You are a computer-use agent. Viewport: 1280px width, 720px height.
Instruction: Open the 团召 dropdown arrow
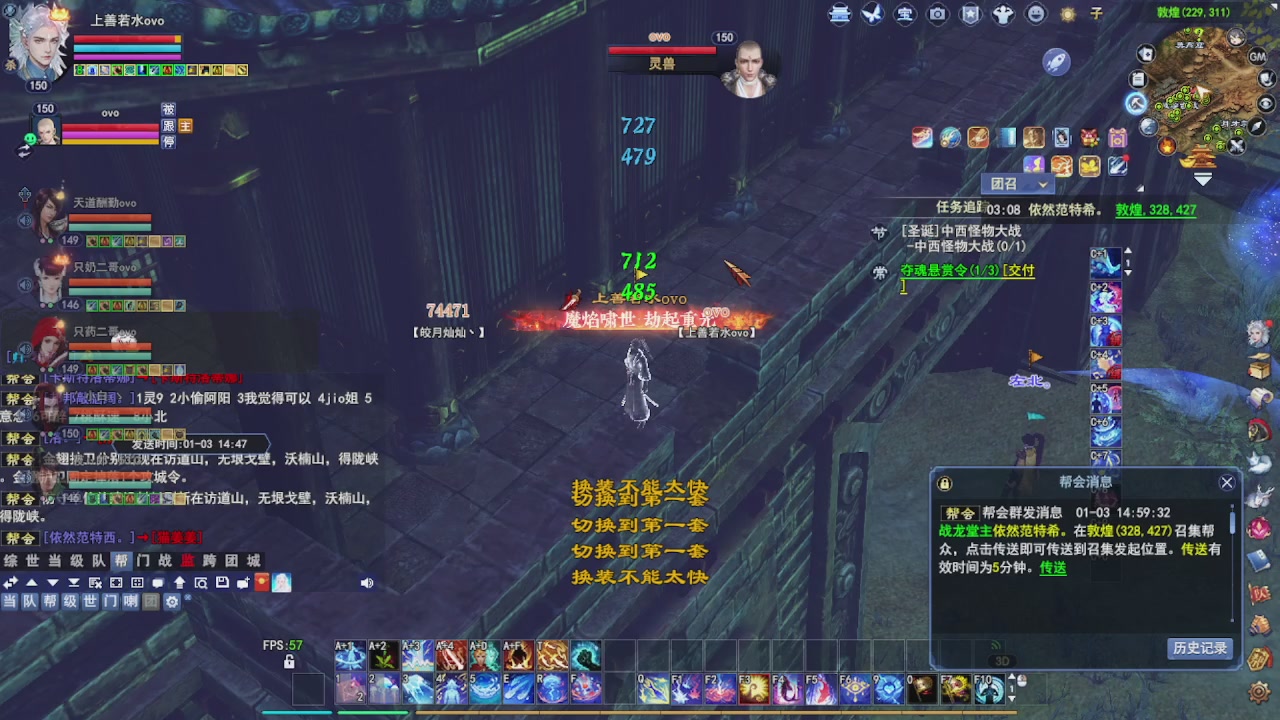1042,184
